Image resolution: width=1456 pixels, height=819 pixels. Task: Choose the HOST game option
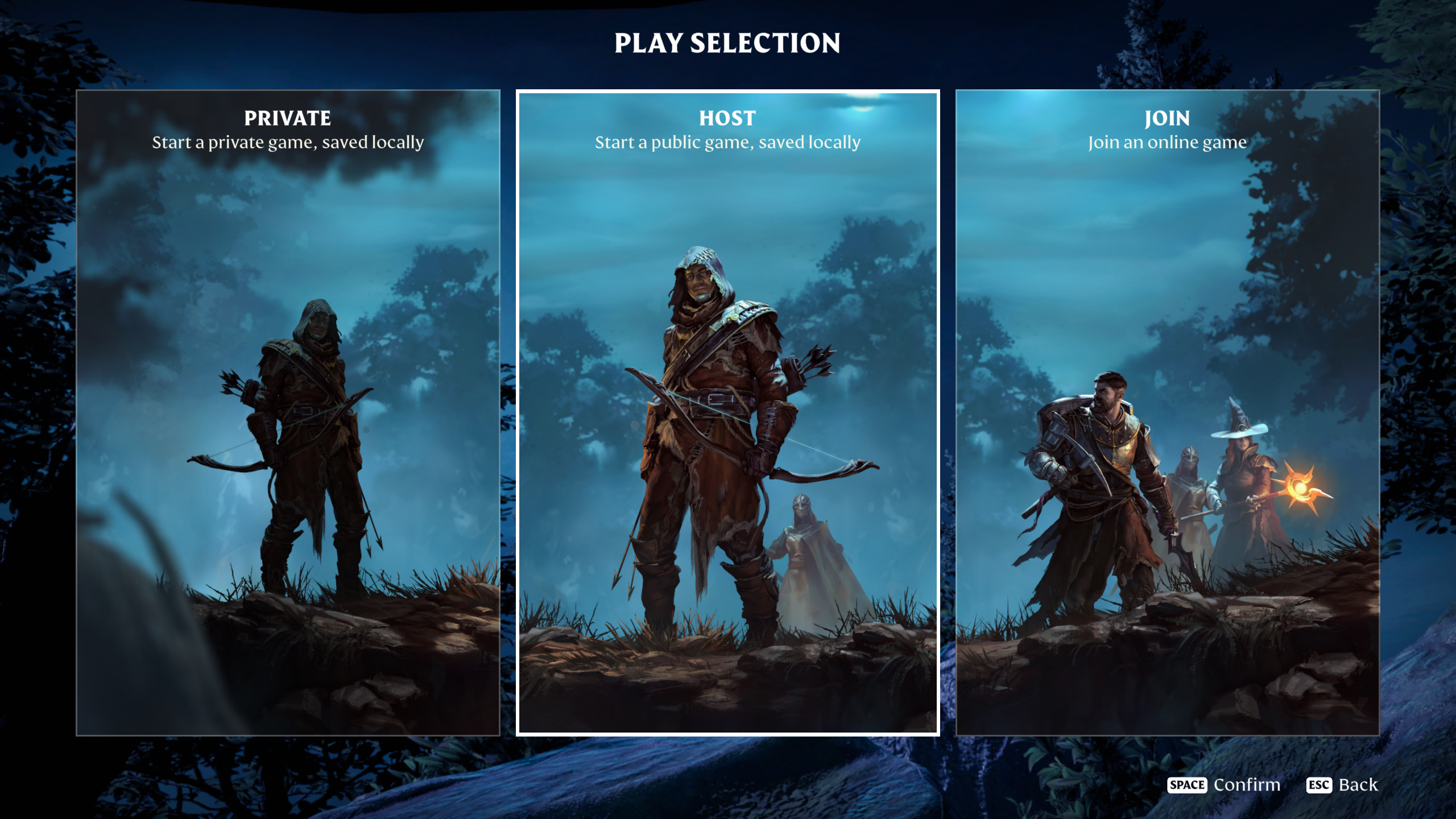click(x=728, y=409)
